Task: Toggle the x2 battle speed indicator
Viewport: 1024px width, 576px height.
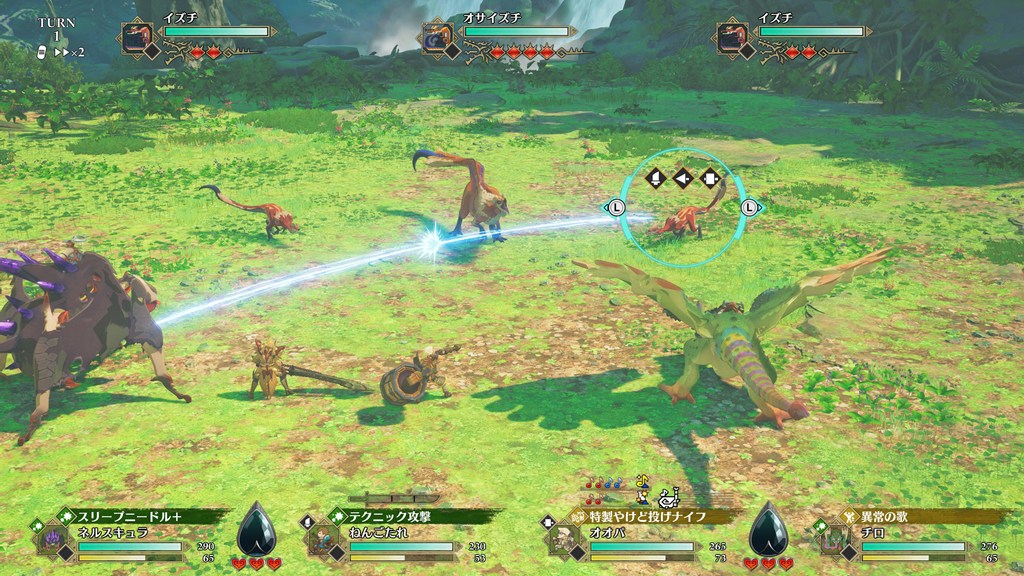Action: 68,51
